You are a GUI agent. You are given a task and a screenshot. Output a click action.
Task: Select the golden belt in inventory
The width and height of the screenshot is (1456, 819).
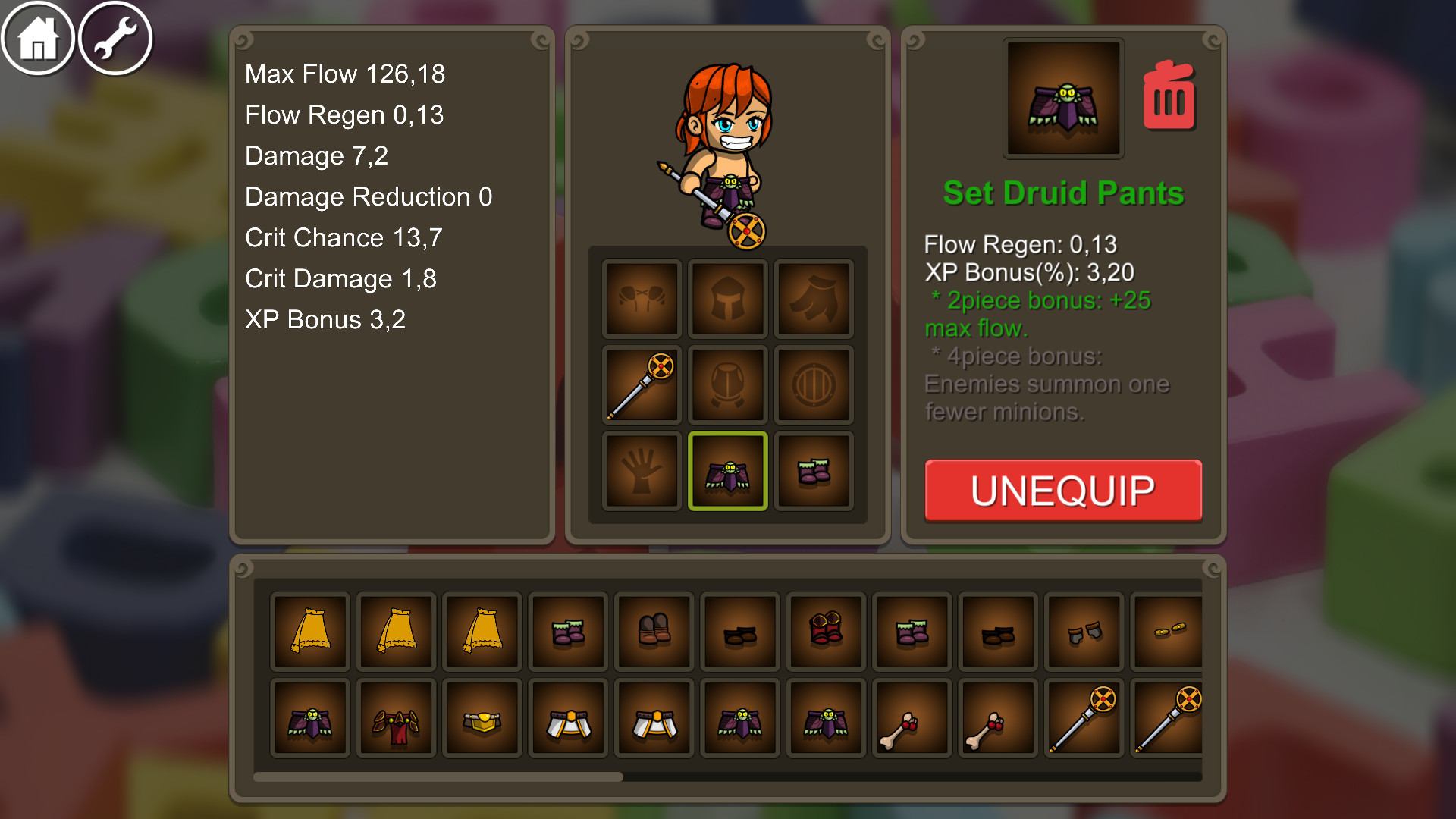pyautogui.click(x=482, y=717)
